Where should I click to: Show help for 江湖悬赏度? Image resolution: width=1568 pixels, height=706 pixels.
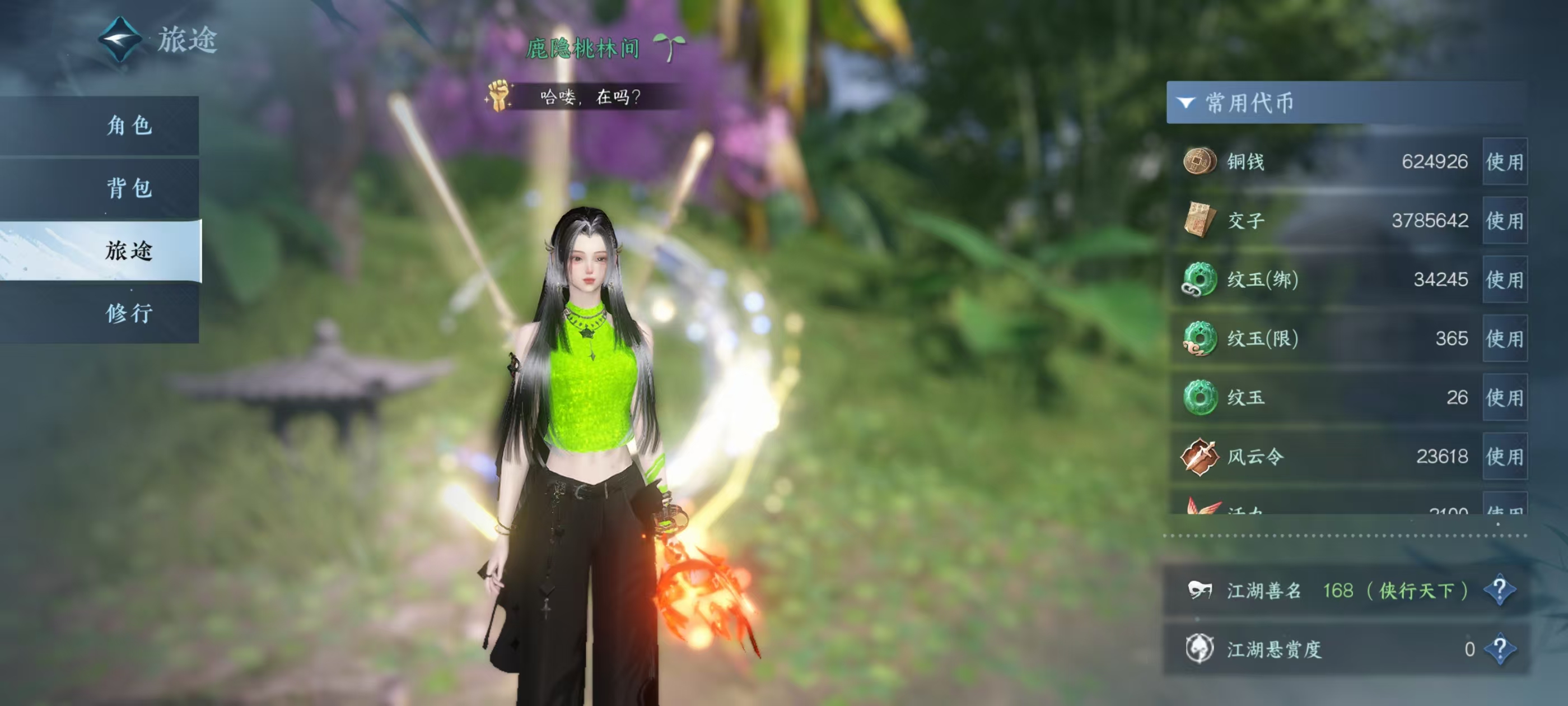point(1499,649)
